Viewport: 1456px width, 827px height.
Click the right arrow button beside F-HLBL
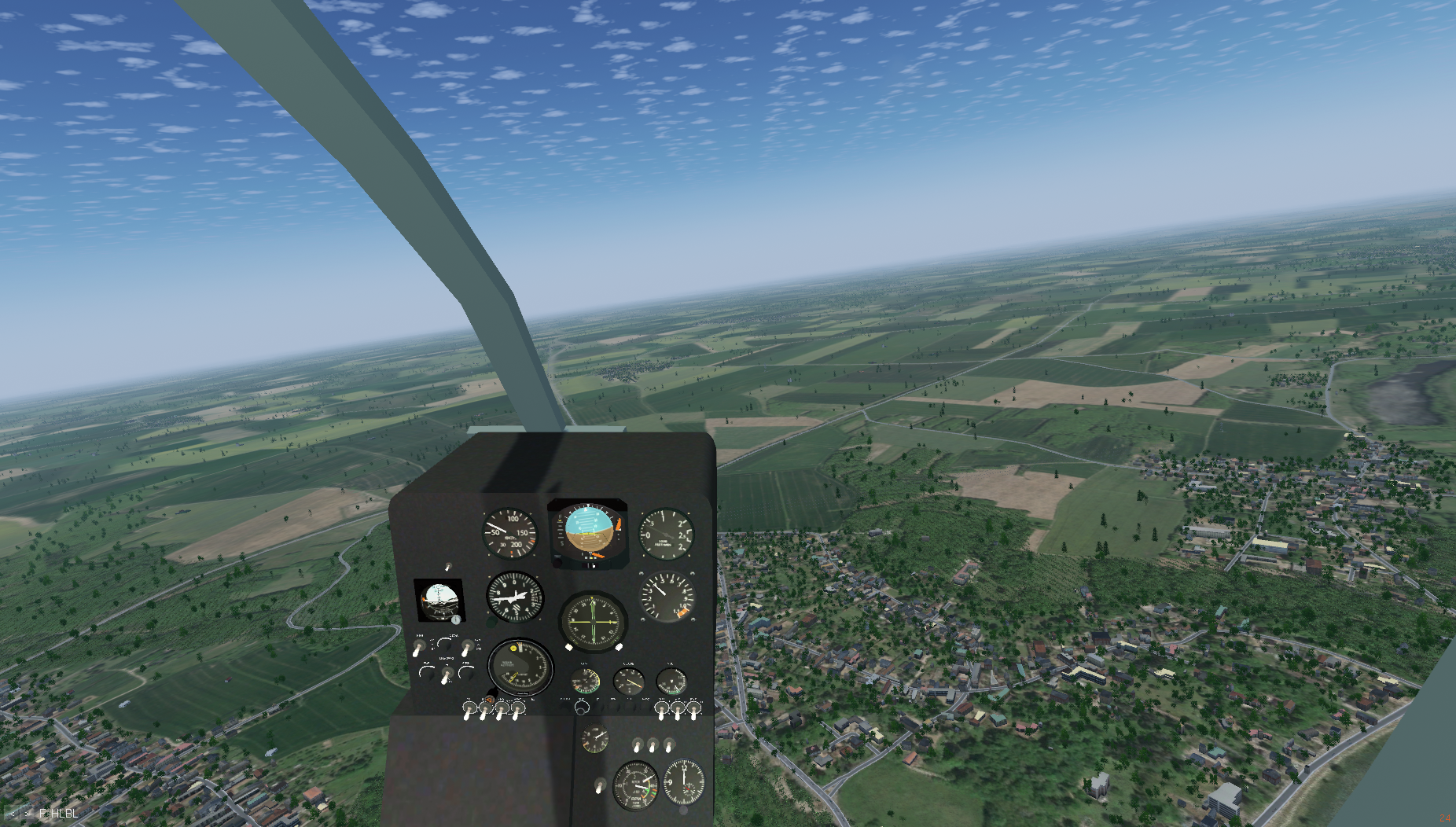[x=28, y=814]
